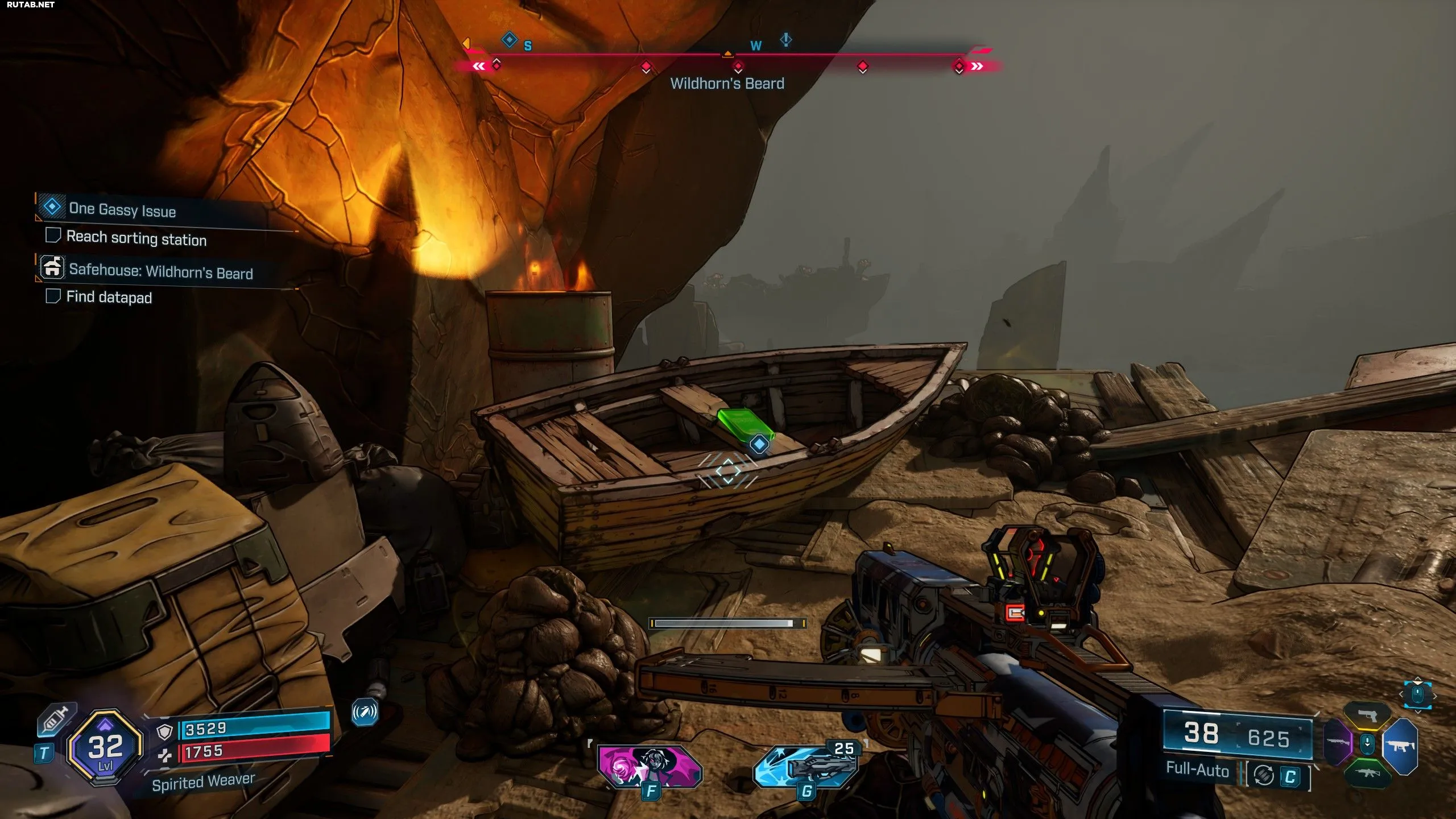Click the blue exclamation marker on the compass
Viewport: 1456px width, 819px height.
(x=786, y=40)
